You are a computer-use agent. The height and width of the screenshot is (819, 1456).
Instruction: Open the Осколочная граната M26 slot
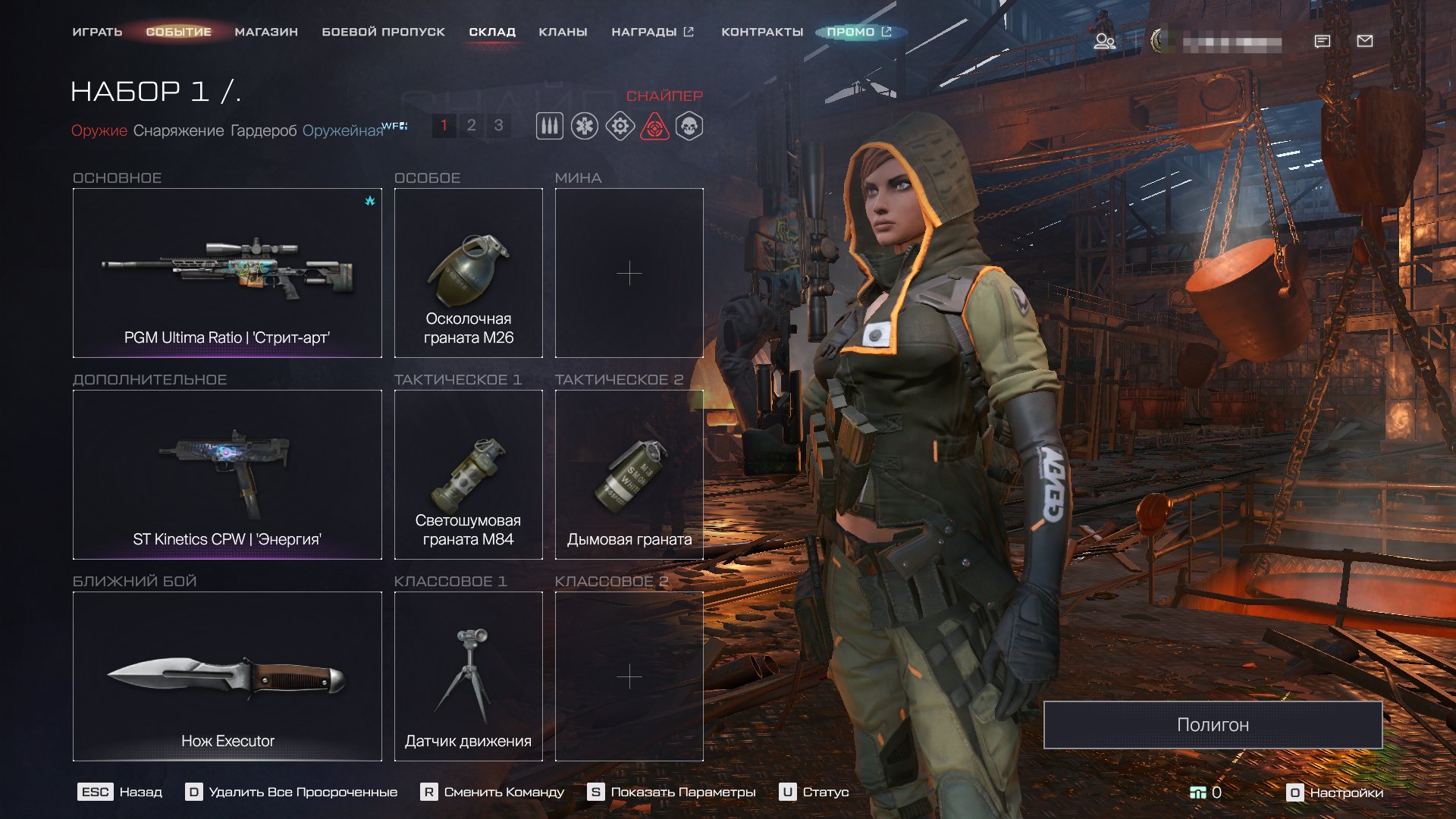click(x=468, y=273)
